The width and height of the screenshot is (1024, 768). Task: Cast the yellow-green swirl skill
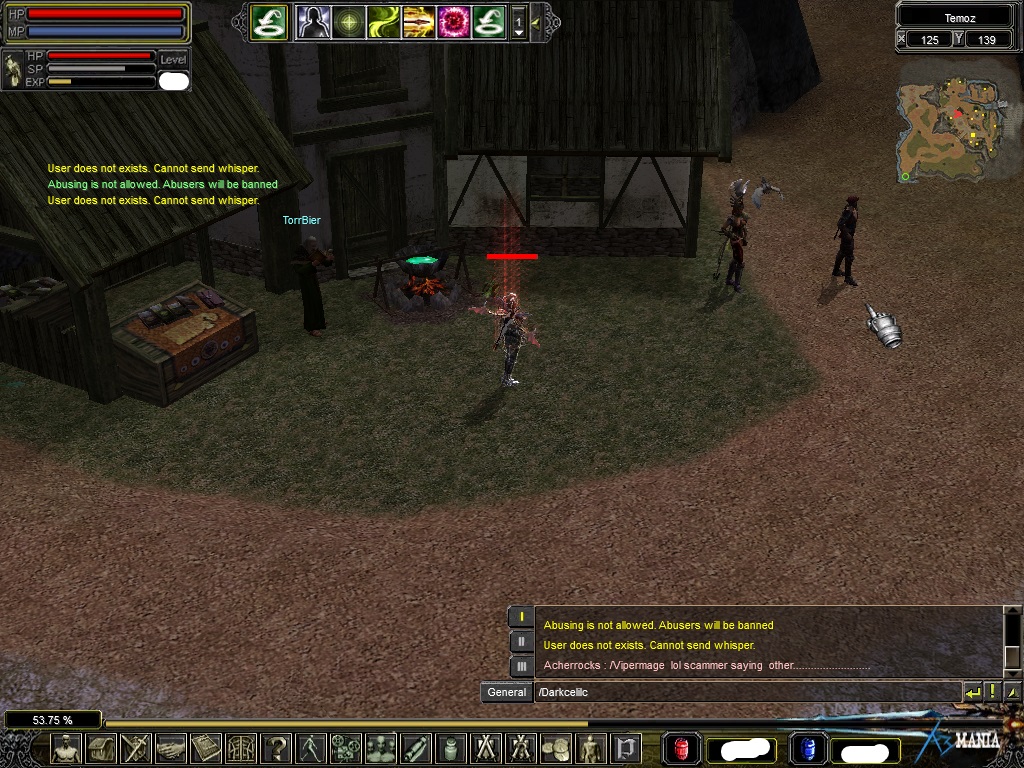383,21
